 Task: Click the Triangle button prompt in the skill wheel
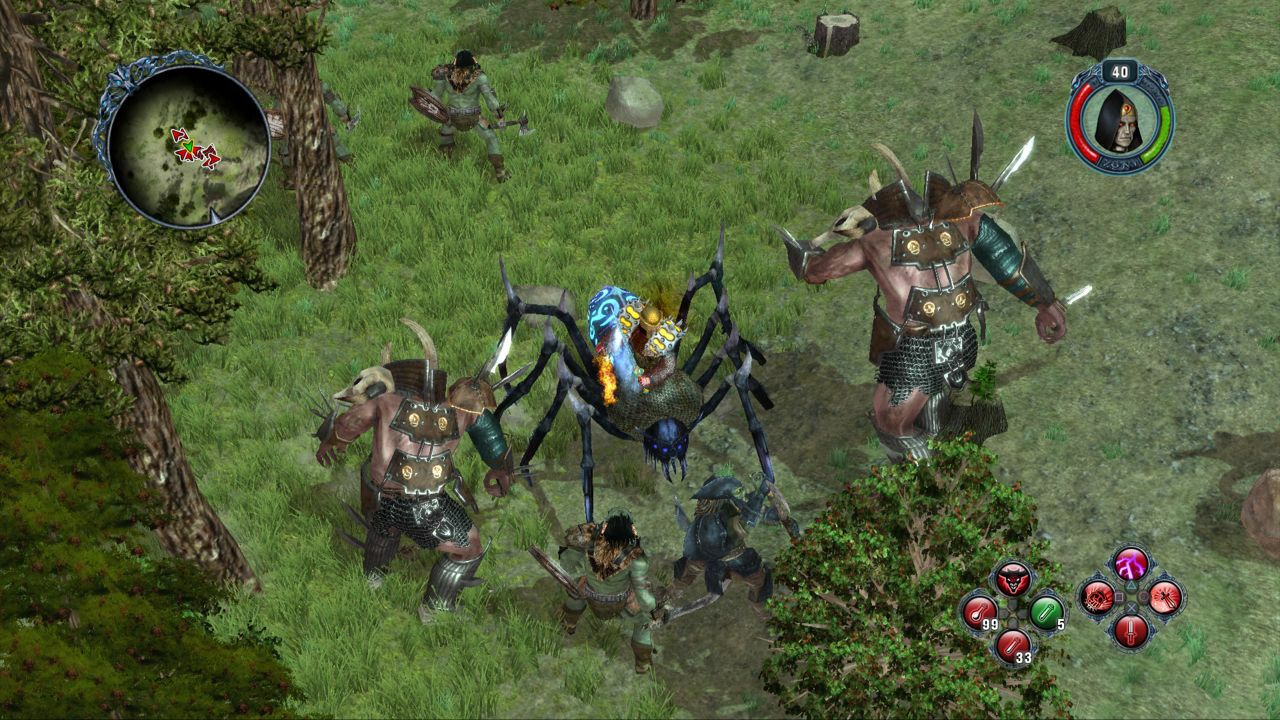1131,586
